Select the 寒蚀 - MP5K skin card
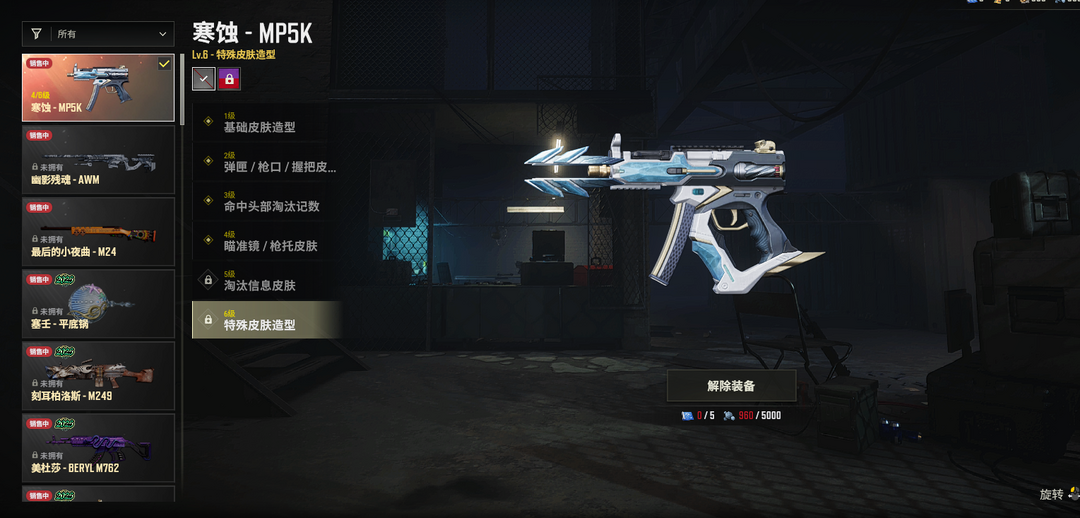Image resolution: width=1080 pixels, height=518 pixels. (98, 88)
